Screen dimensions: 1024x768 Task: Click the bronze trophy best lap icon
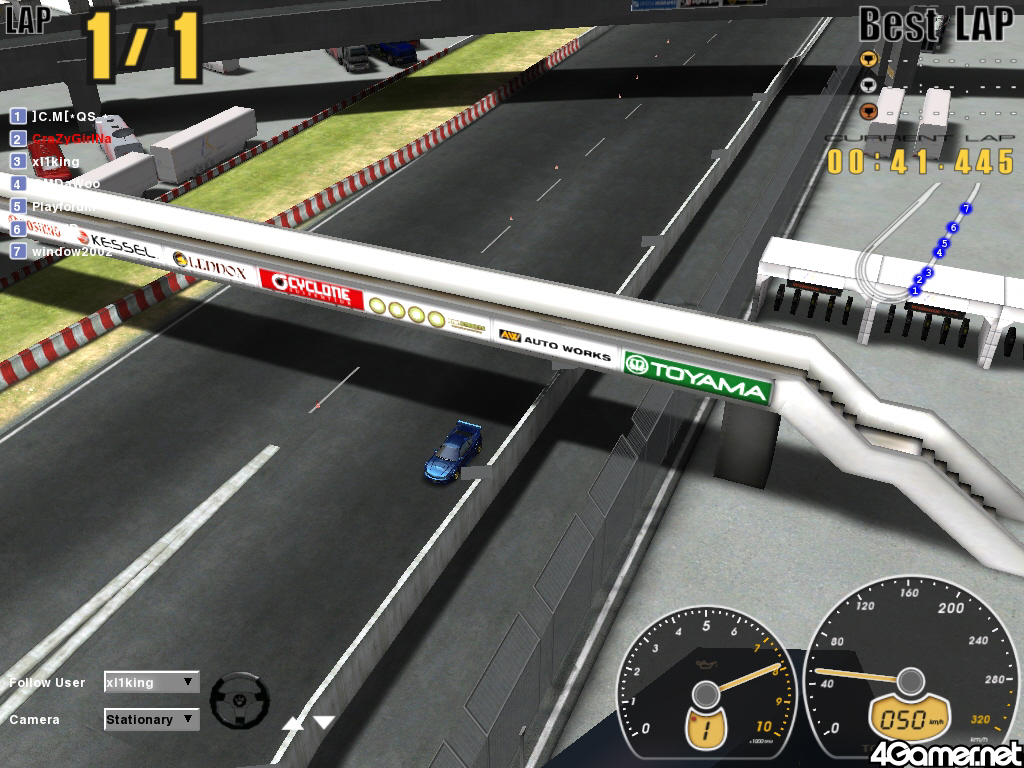[x=869, y=111]
